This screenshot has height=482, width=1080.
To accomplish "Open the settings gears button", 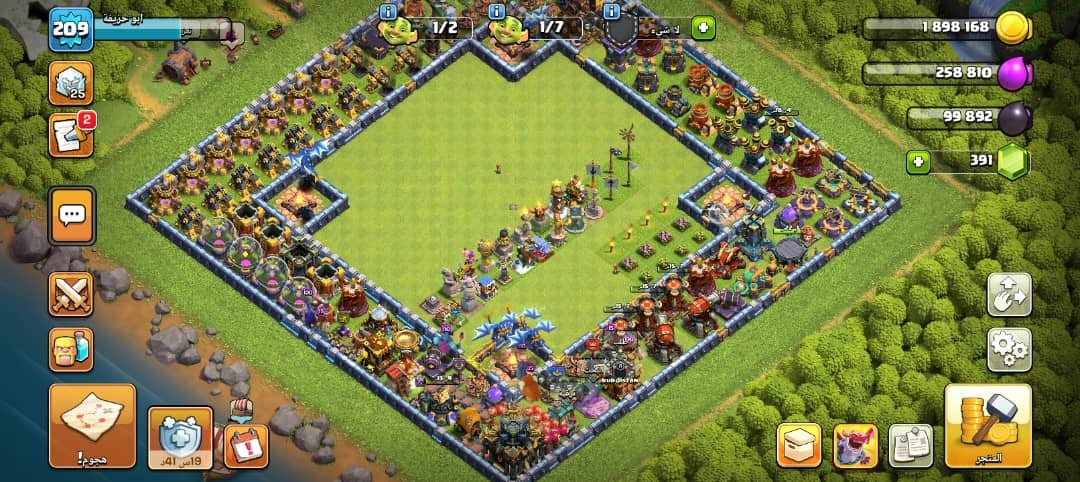I will [x=1009, y=349].
